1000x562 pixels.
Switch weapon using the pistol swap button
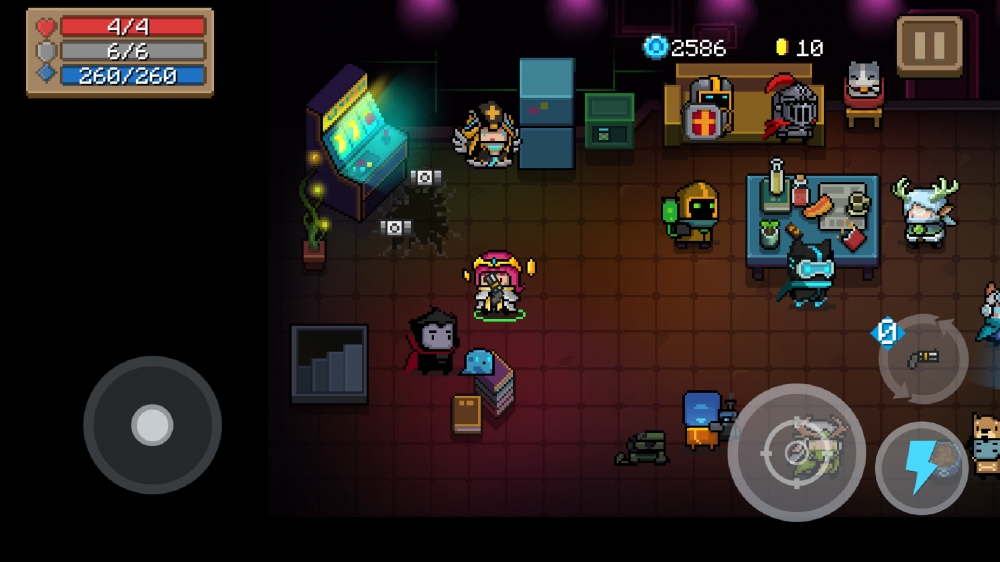click(x=923, y=358)
